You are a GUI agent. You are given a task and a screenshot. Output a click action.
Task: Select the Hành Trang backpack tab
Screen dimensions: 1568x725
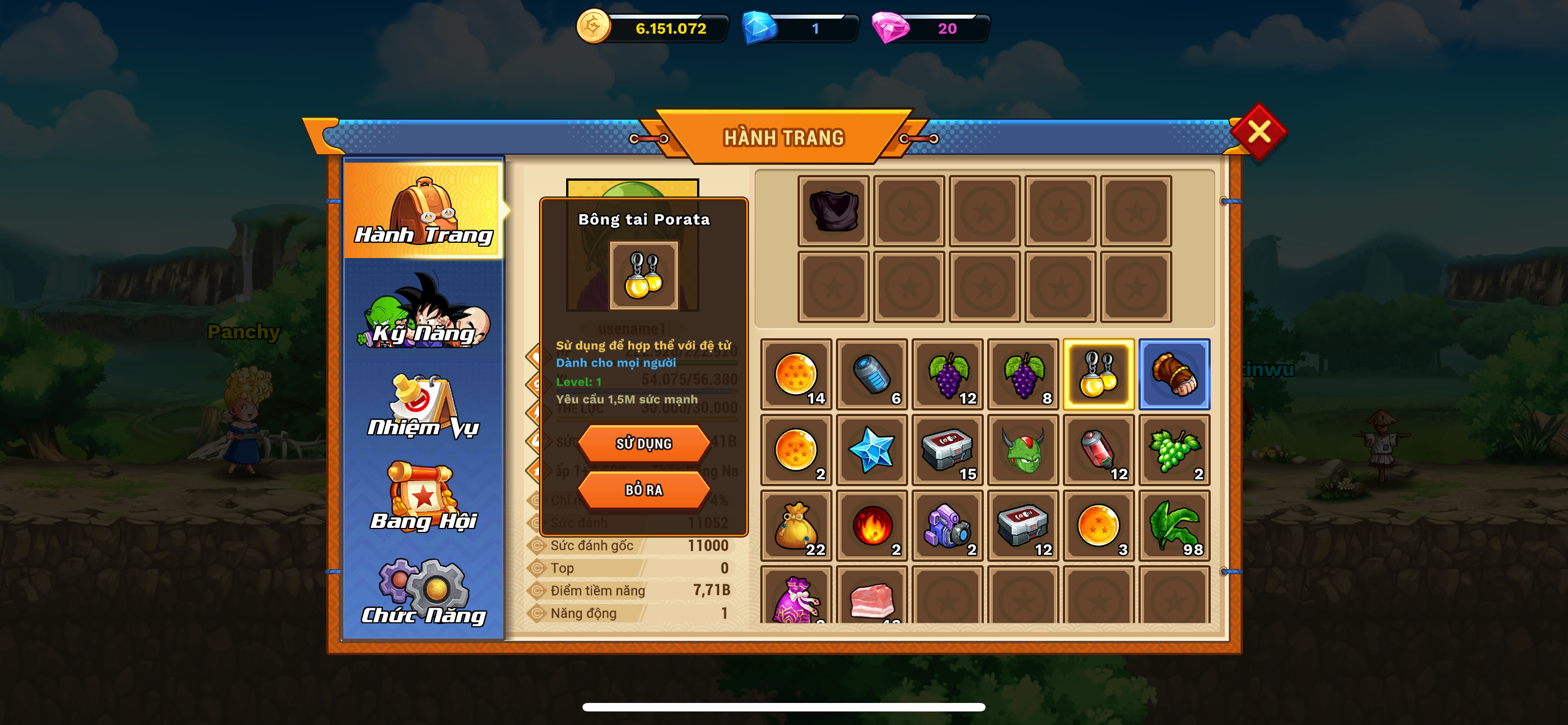[x=424, y=210]
